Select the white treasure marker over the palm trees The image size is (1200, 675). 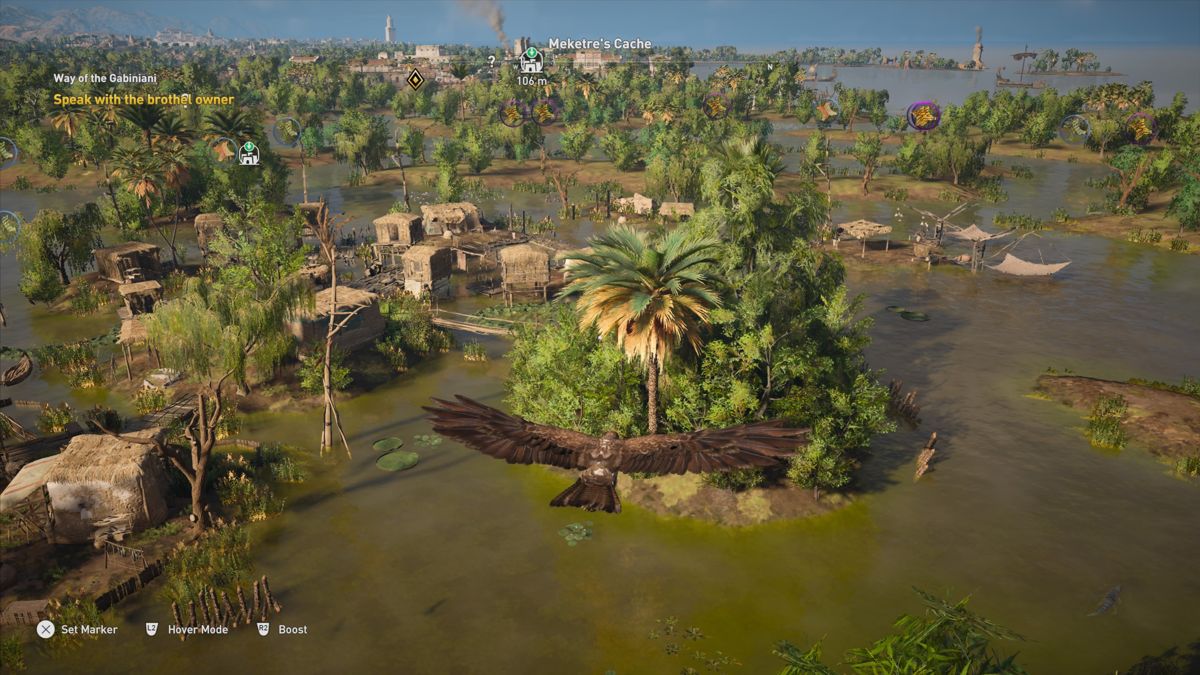[248, 153]
